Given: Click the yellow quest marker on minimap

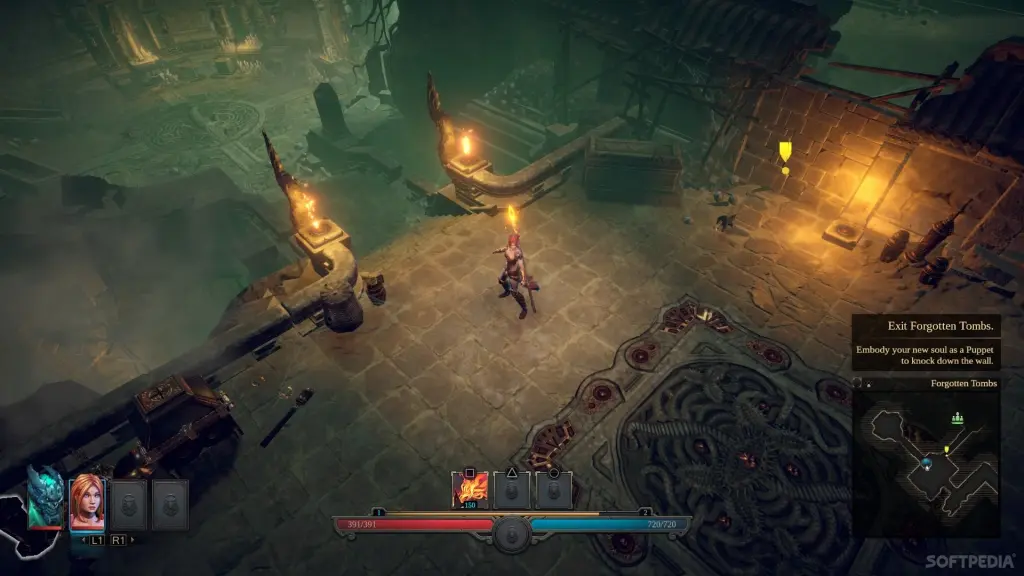Looking at the screenshot, I should pos(947,450).
